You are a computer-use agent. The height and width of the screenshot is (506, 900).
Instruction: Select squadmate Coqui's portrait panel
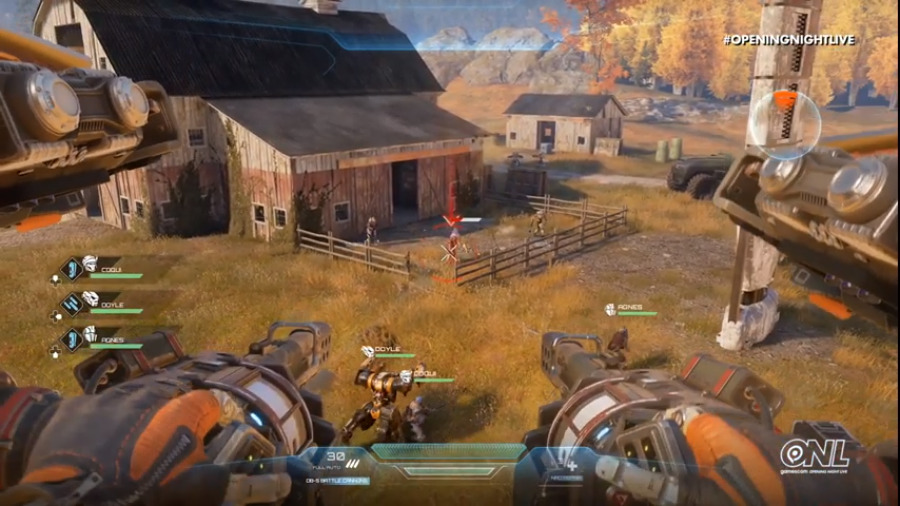pos(92,265)
